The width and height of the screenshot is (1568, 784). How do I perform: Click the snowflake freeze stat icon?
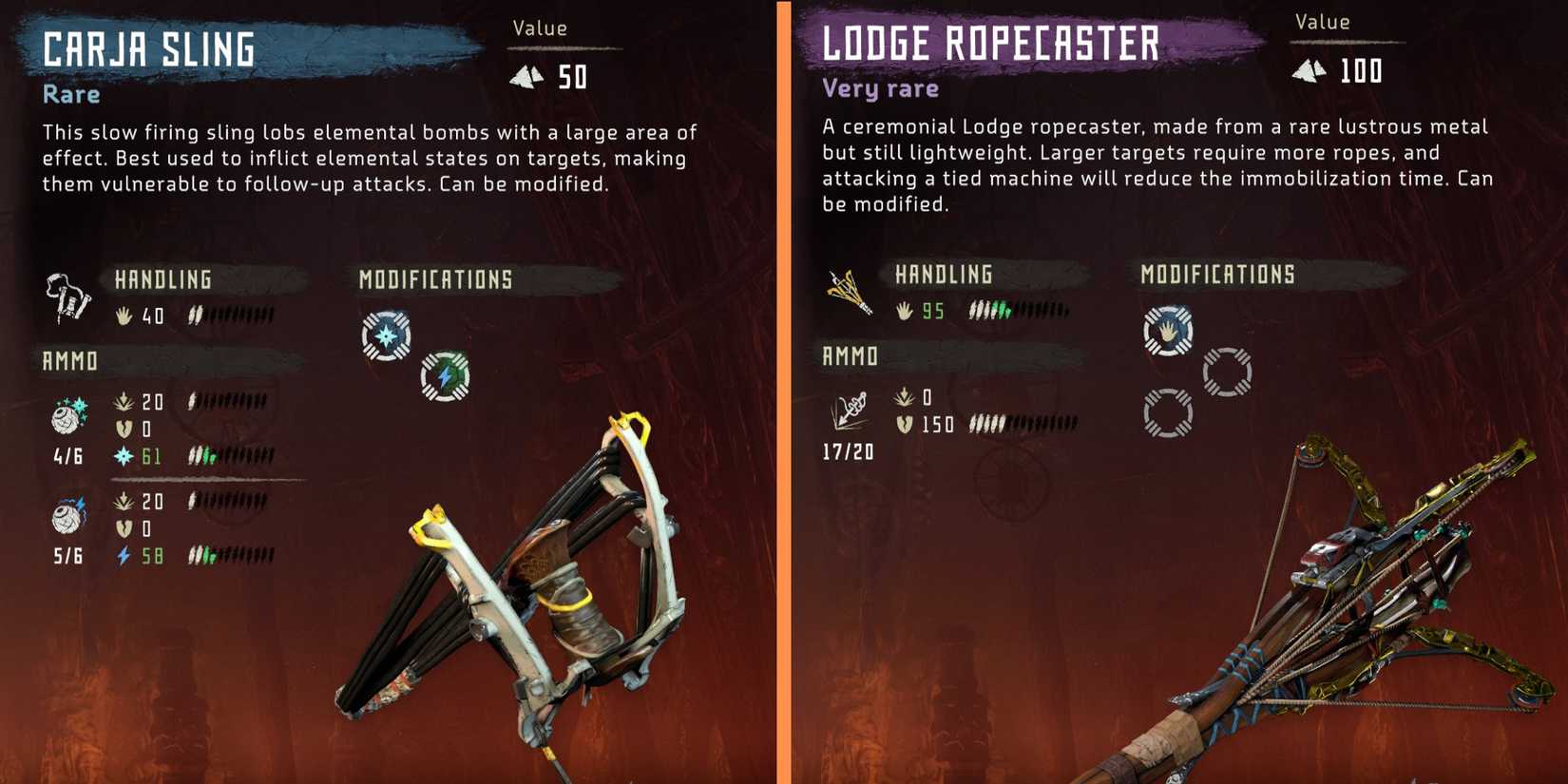(x=124, y=456)
